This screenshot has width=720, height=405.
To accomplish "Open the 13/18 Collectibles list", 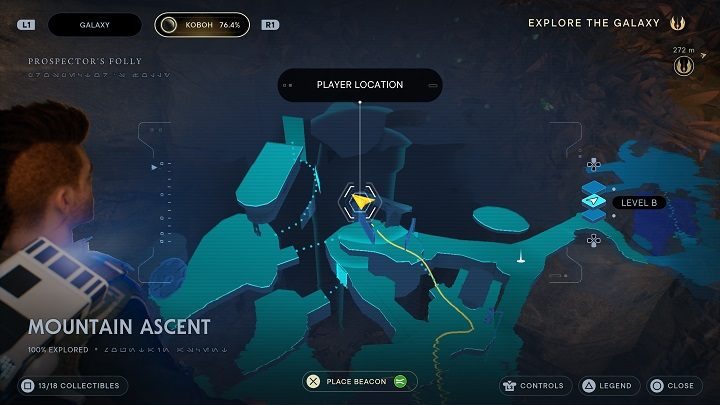I will (74, 385).
